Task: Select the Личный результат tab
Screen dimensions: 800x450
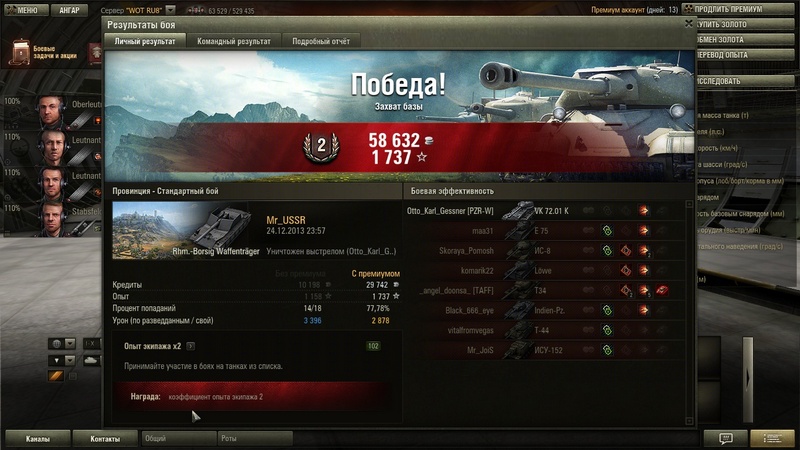Action: point(144,42)
